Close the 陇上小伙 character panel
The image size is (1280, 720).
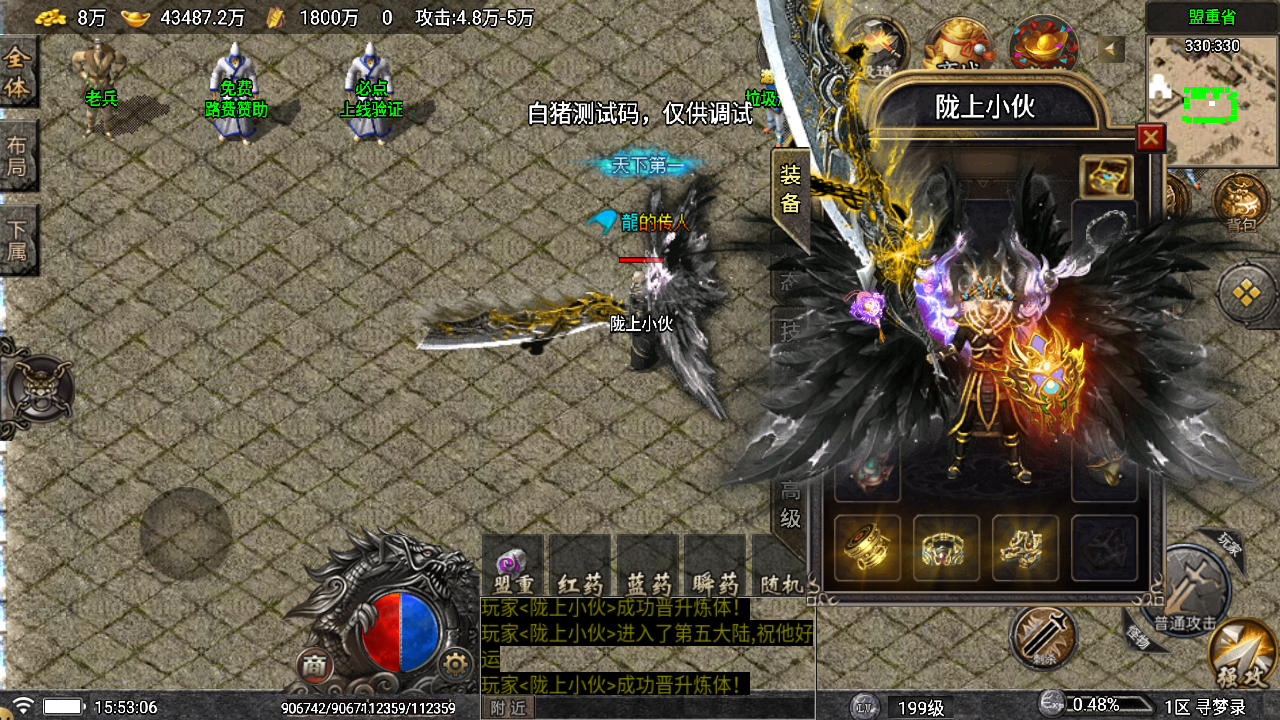[1151, 138]
